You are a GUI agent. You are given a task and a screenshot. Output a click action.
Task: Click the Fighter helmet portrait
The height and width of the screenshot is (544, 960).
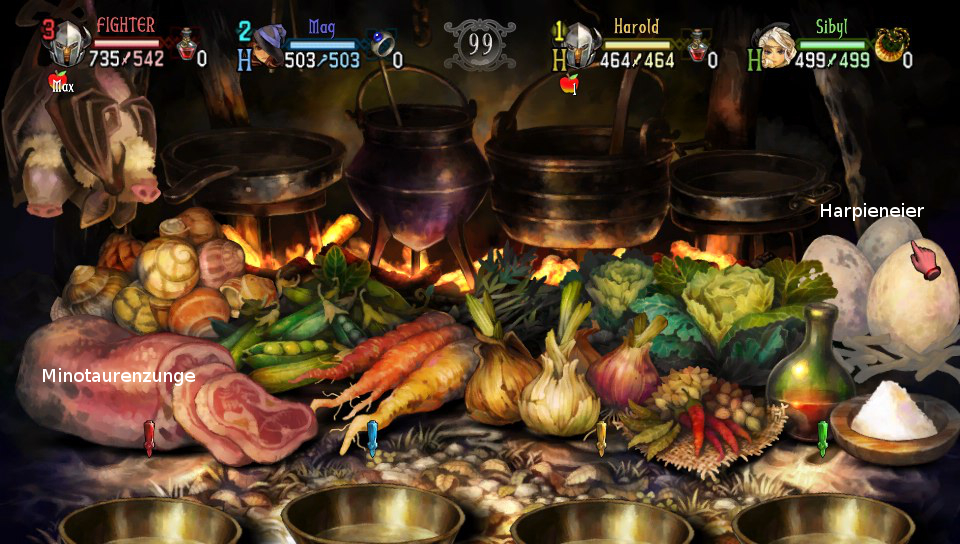coord(70,45)
